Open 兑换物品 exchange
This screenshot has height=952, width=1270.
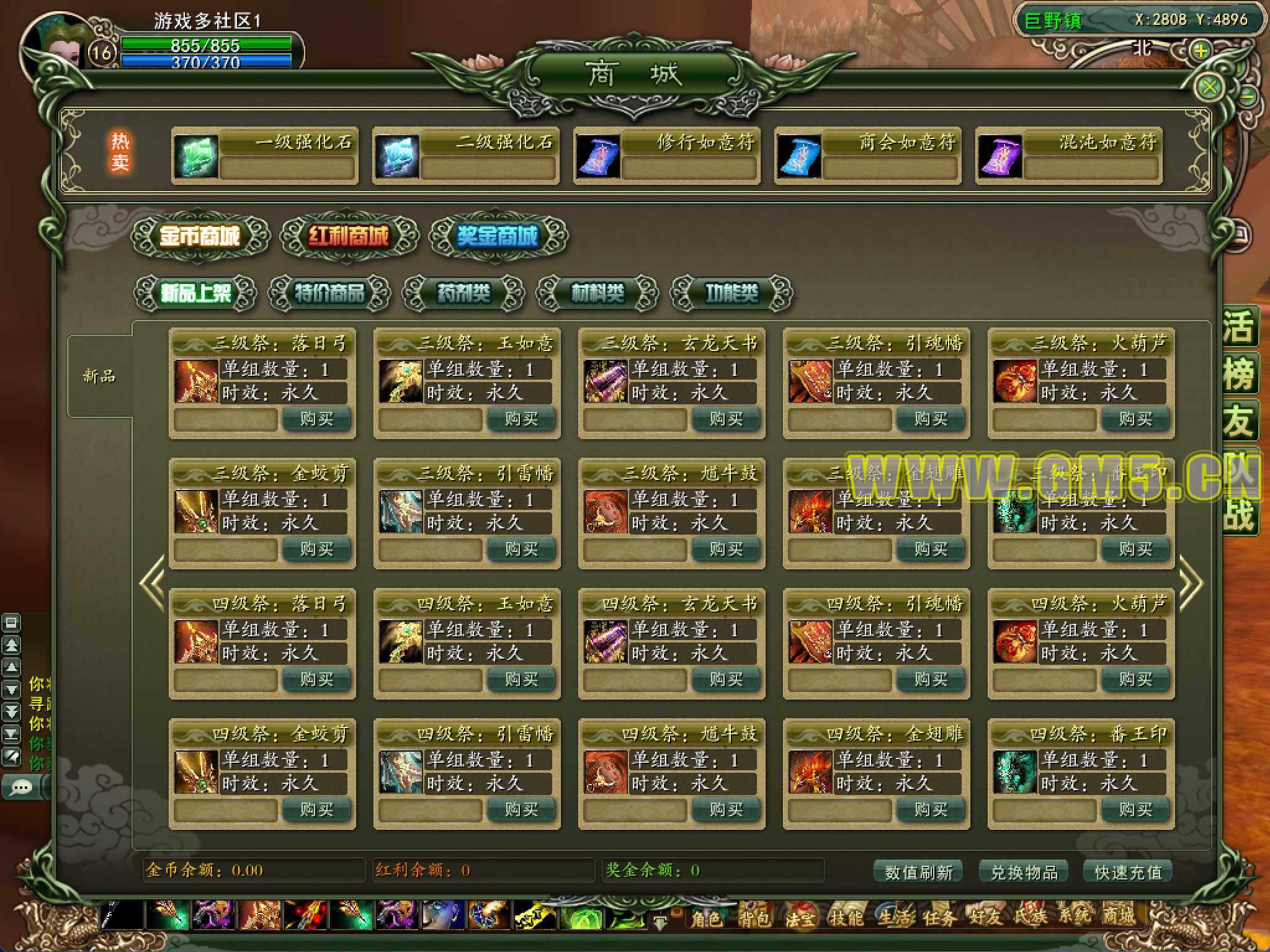click(1024, 872)
